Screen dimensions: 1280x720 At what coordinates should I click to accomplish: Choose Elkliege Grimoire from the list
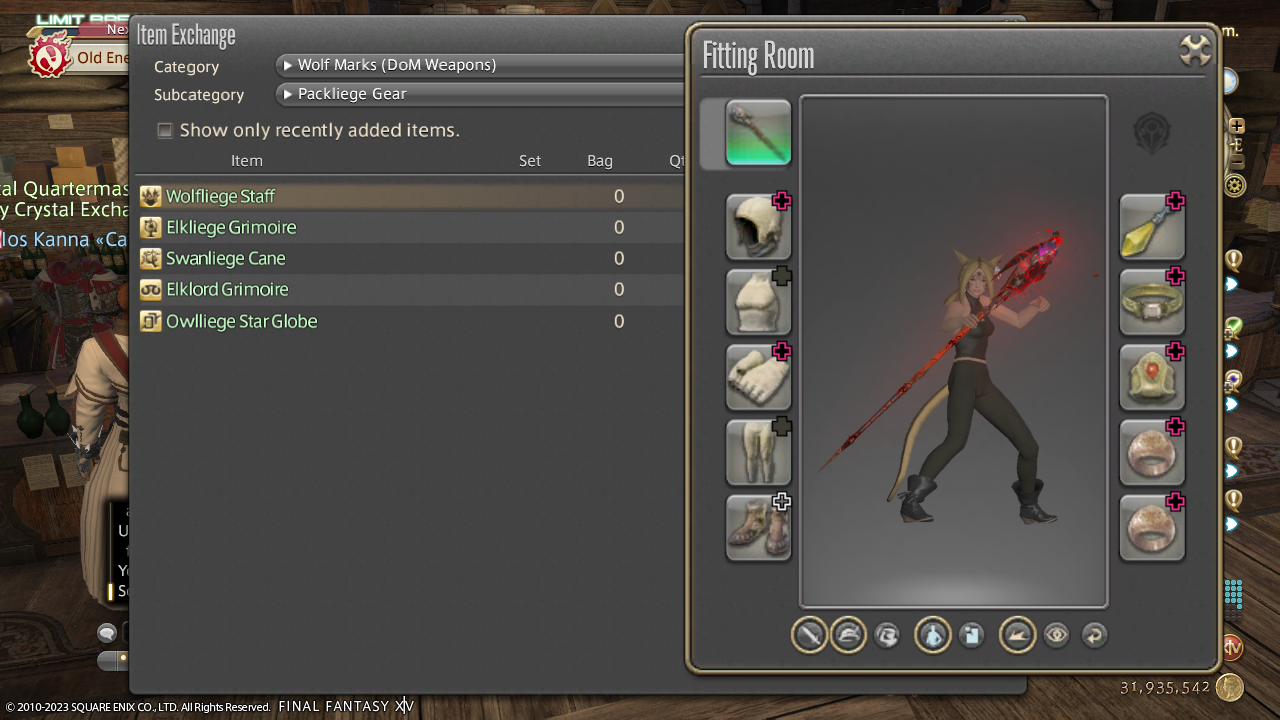(x=231, y=227)
